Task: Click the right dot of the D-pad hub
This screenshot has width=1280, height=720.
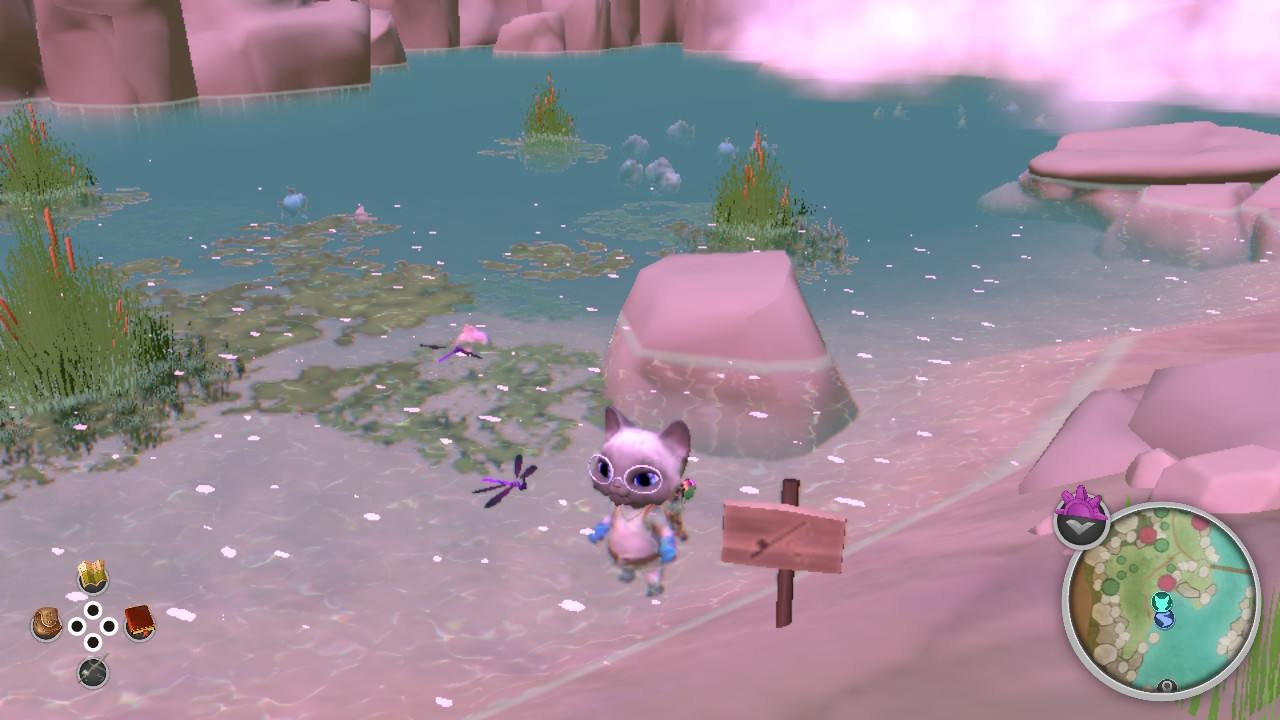Action: point(108,624)
